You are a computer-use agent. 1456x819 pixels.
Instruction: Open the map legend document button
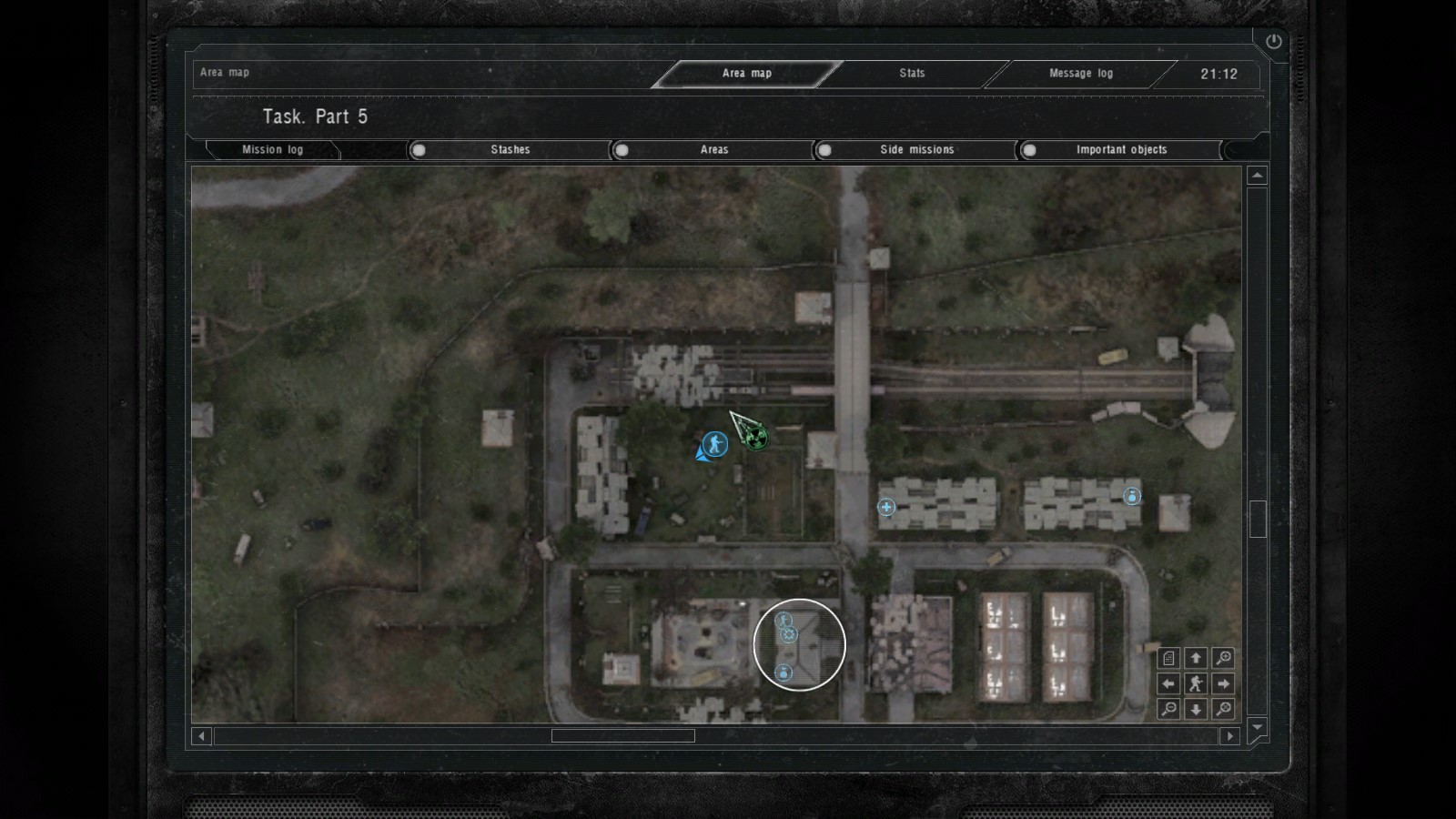click(1168, 658)
